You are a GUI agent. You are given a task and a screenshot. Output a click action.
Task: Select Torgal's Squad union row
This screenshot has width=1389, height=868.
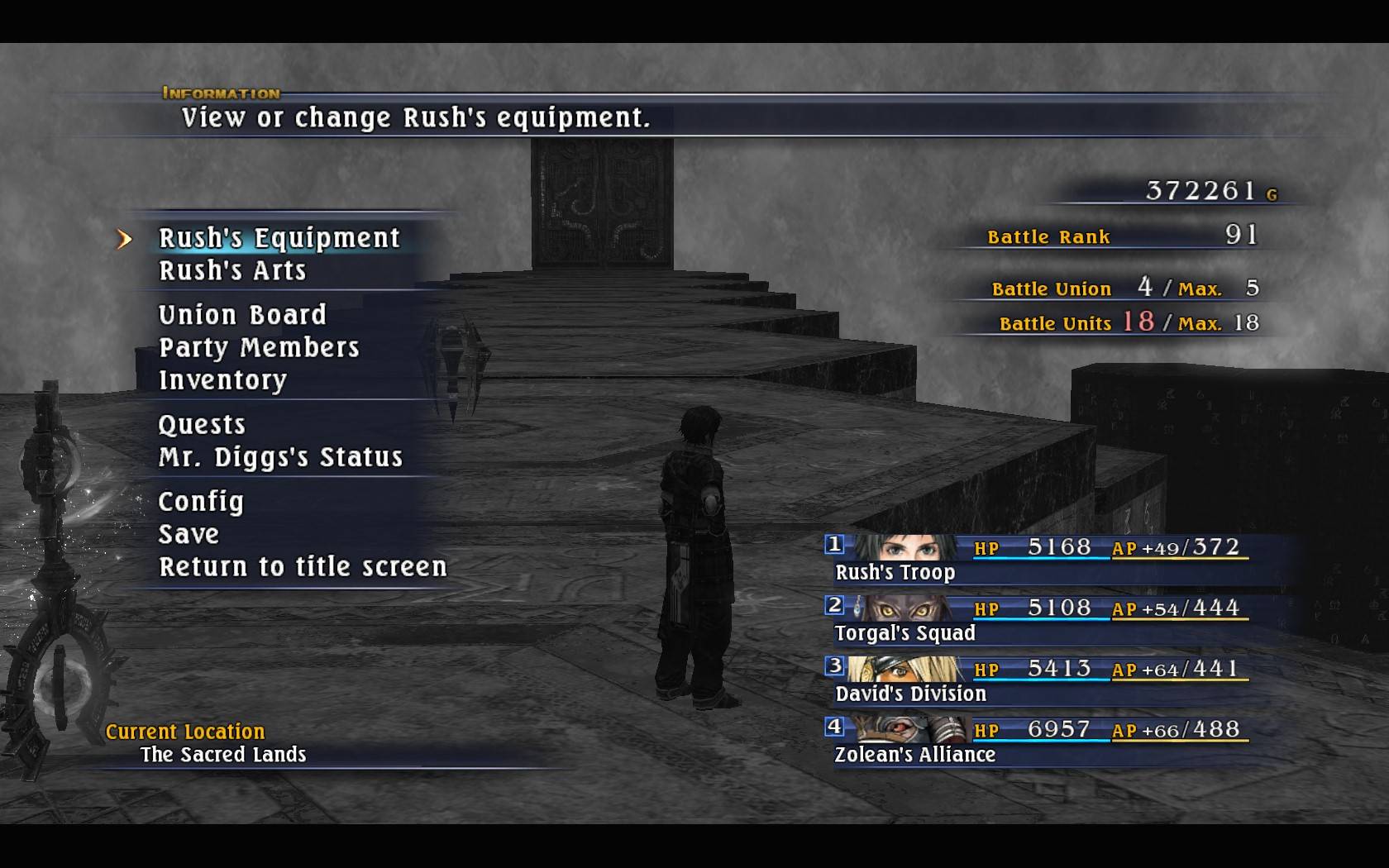pyautogui.click(x=1037, y=620)
